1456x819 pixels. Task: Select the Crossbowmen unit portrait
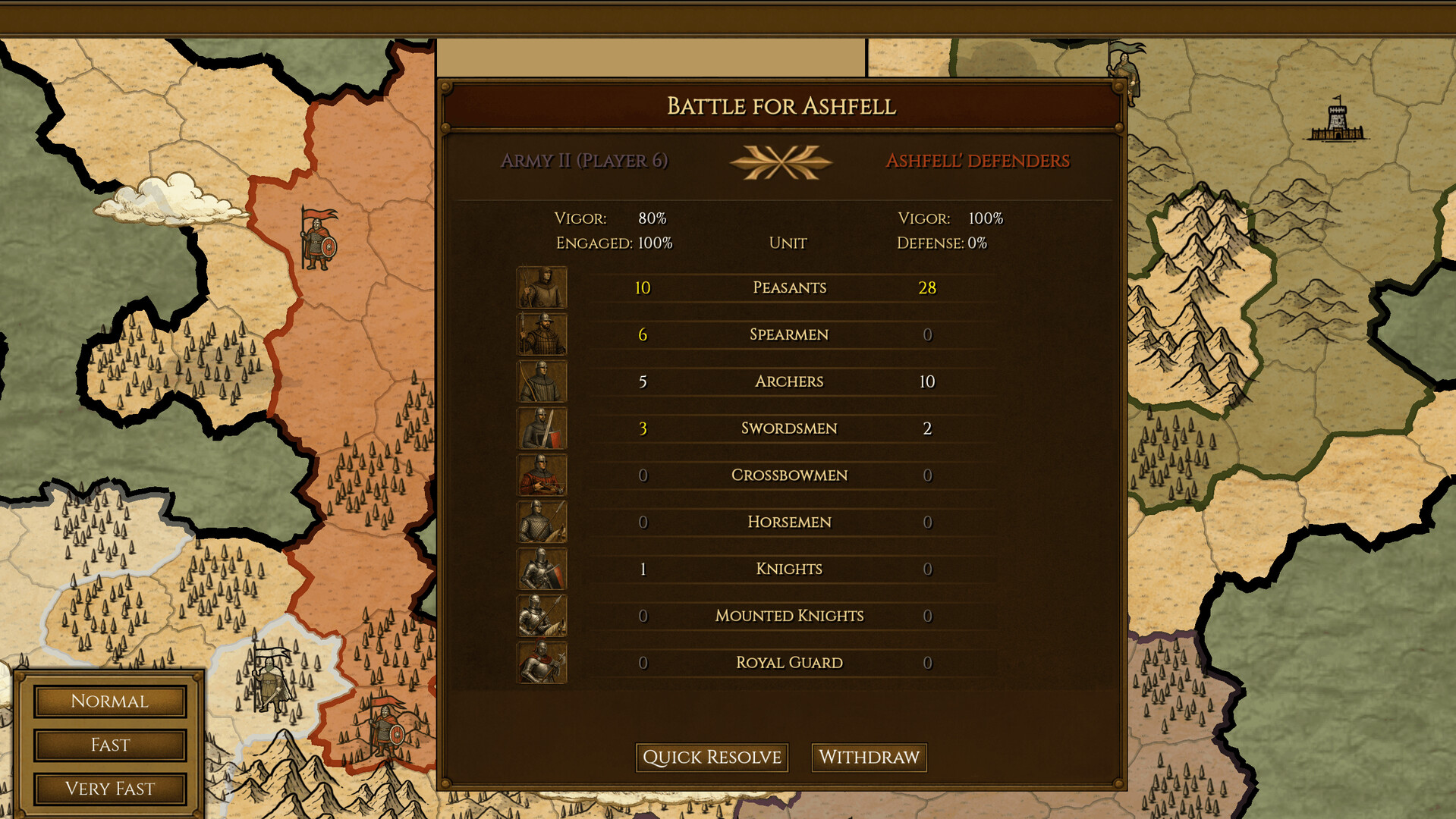tap(541, 475)
